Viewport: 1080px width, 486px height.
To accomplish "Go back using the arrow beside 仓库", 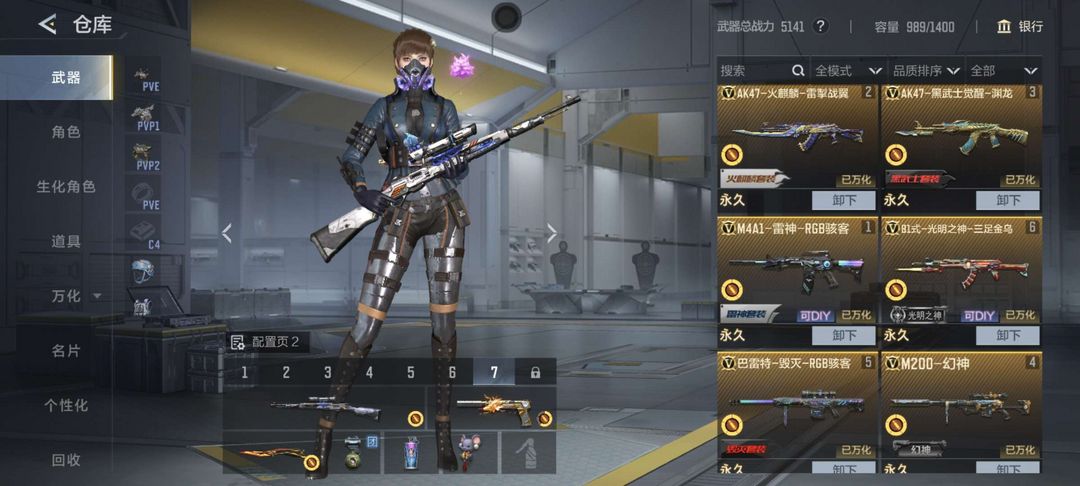I will (47, 25).
